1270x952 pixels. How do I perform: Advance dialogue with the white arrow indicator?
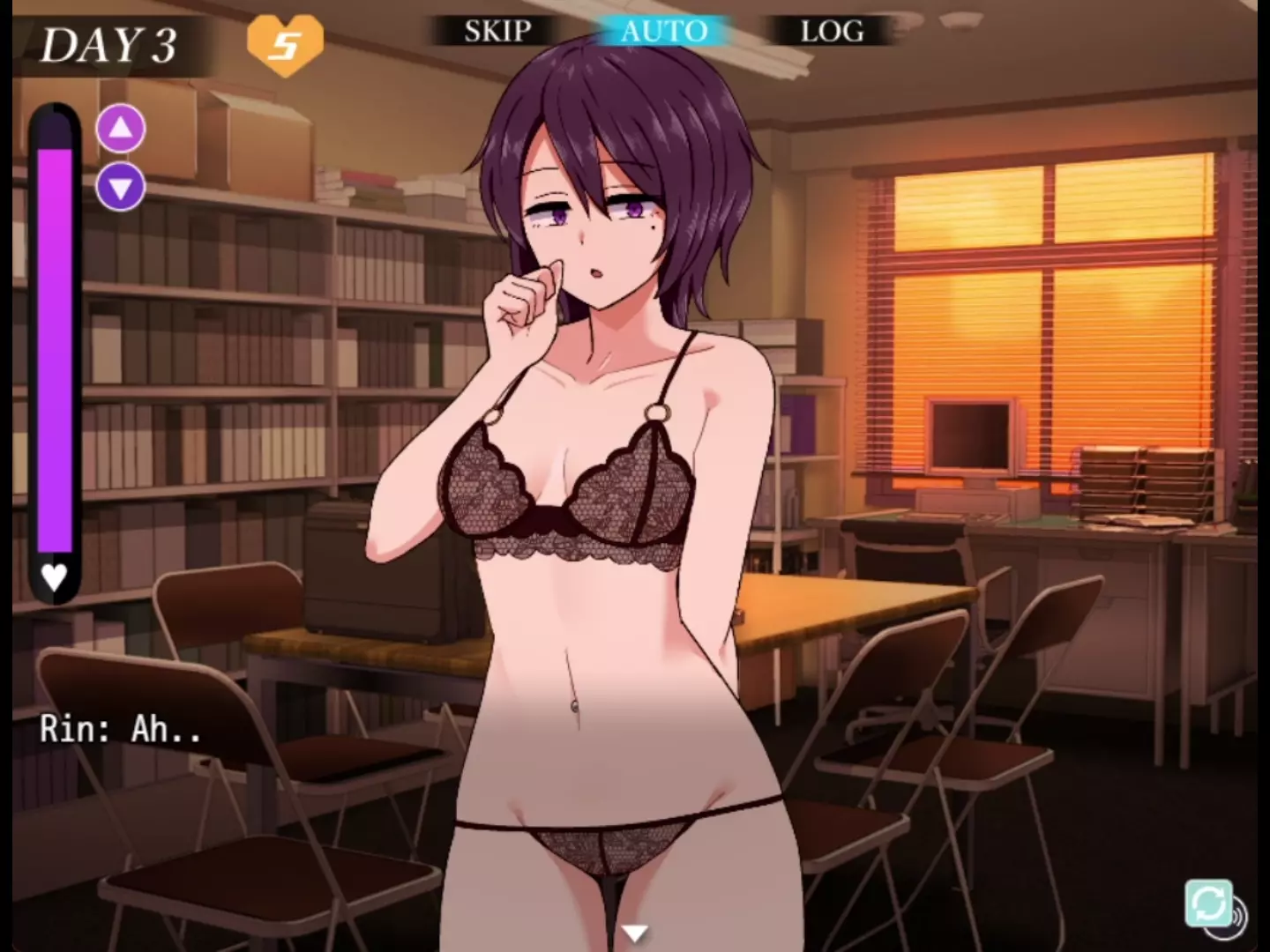pyautogui.click(x=634, y=933)
